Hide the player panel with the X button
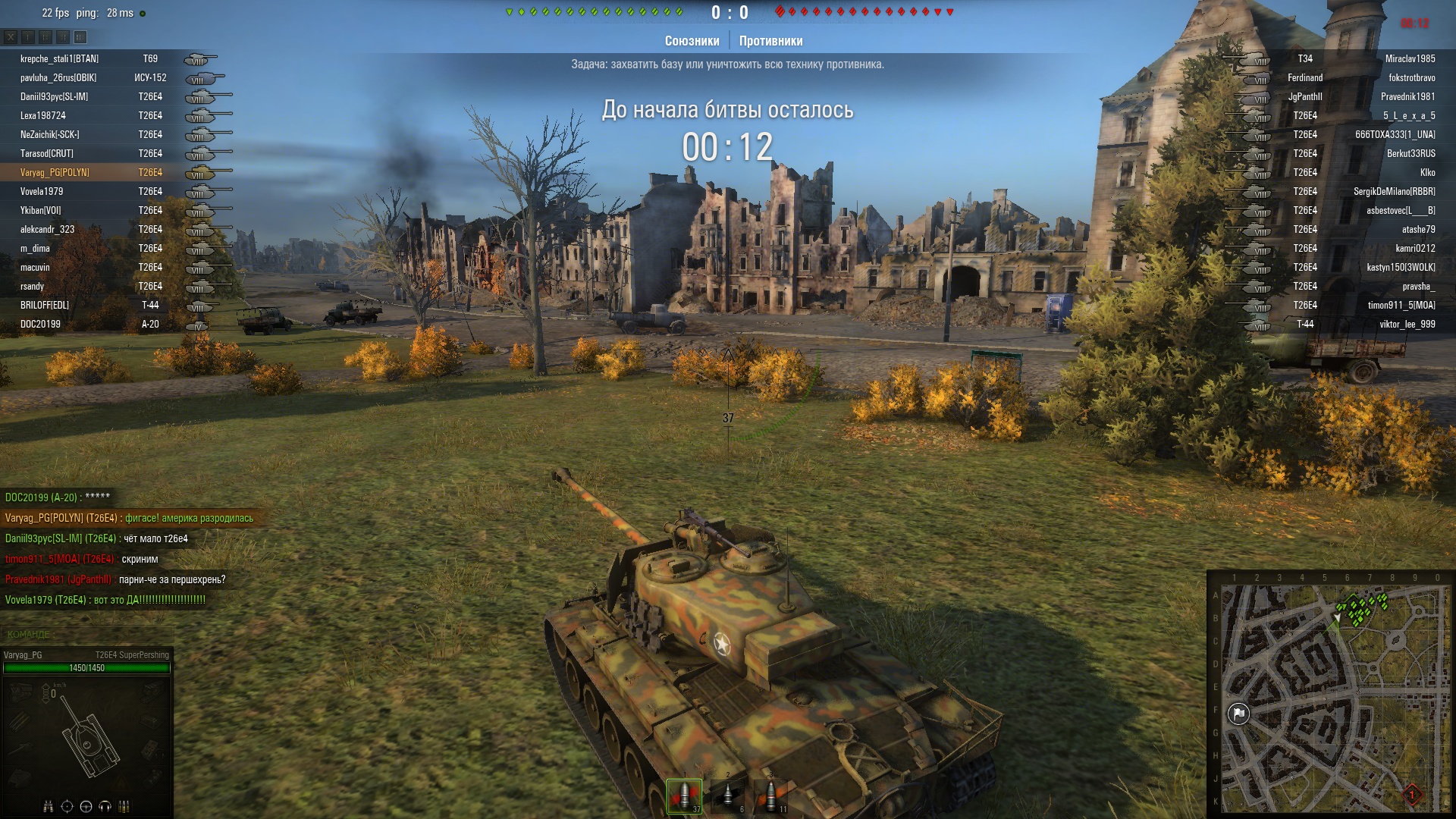Image resolution: width=1456 pixels, height=819 pixels. (x=11, y=36)
